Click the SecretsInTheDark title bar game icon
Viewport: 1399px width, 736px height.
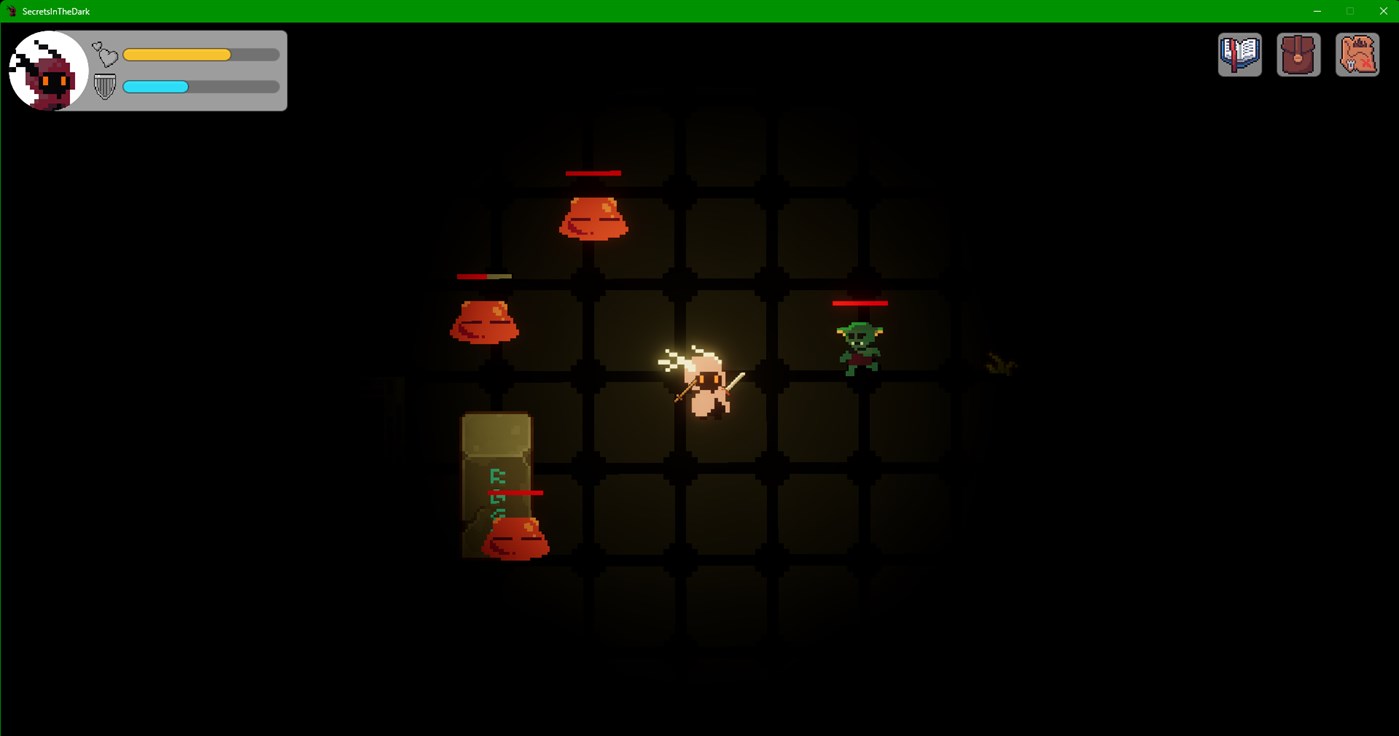coord(13,11)
